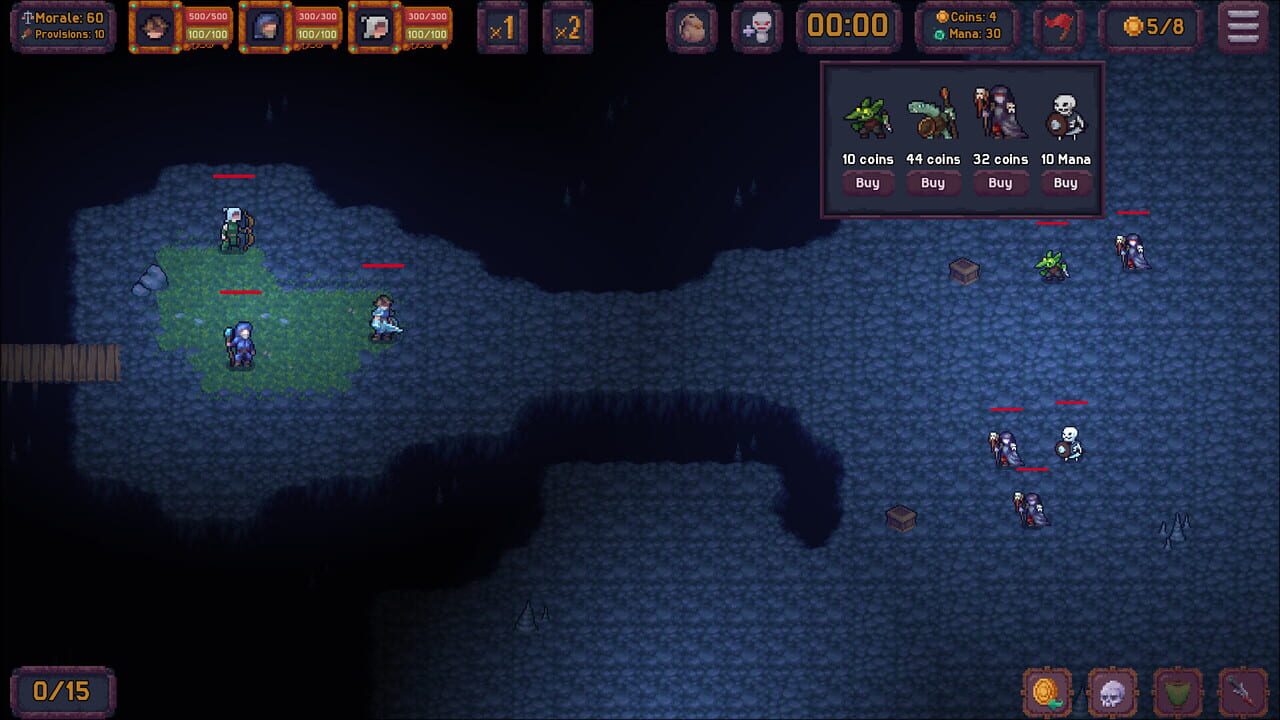This screenshot has height=720, width=1280.
Task: Click the pale creature summon icon
Action: tap(758, 27)
